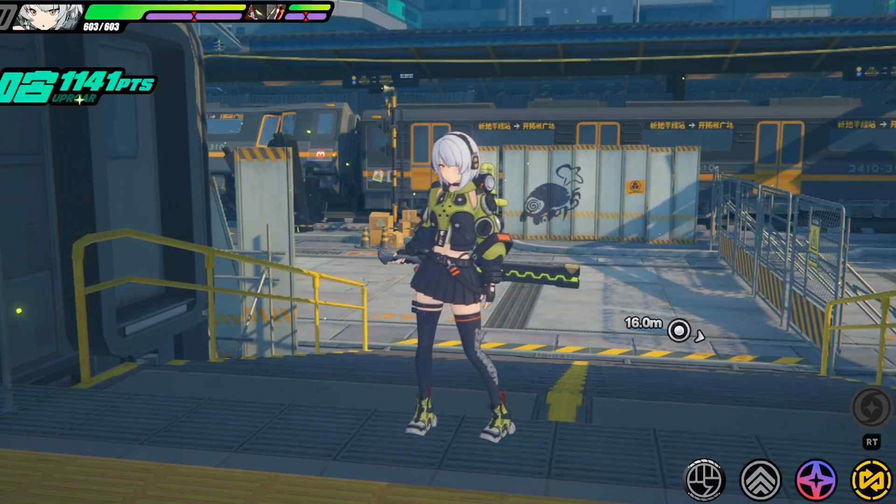Activate the triple-chevron dash button
The image size is (896, 504).
click(x=760, y=481)
